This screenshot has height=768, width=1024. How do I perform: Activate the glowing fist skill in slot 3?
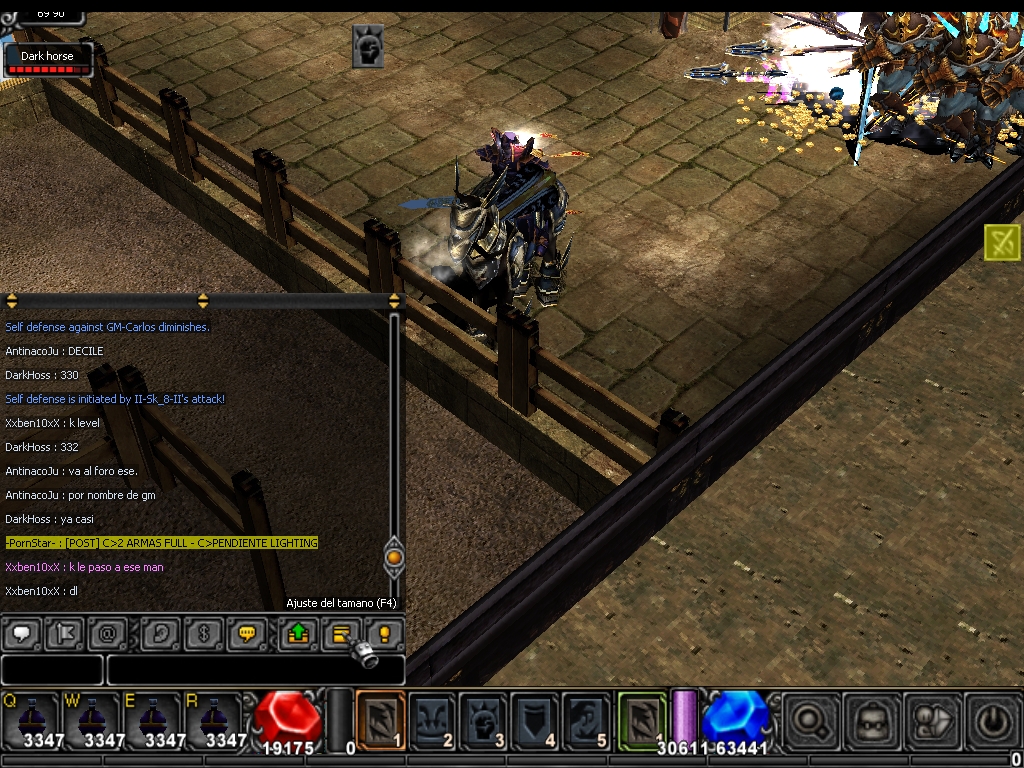point(484,719)
